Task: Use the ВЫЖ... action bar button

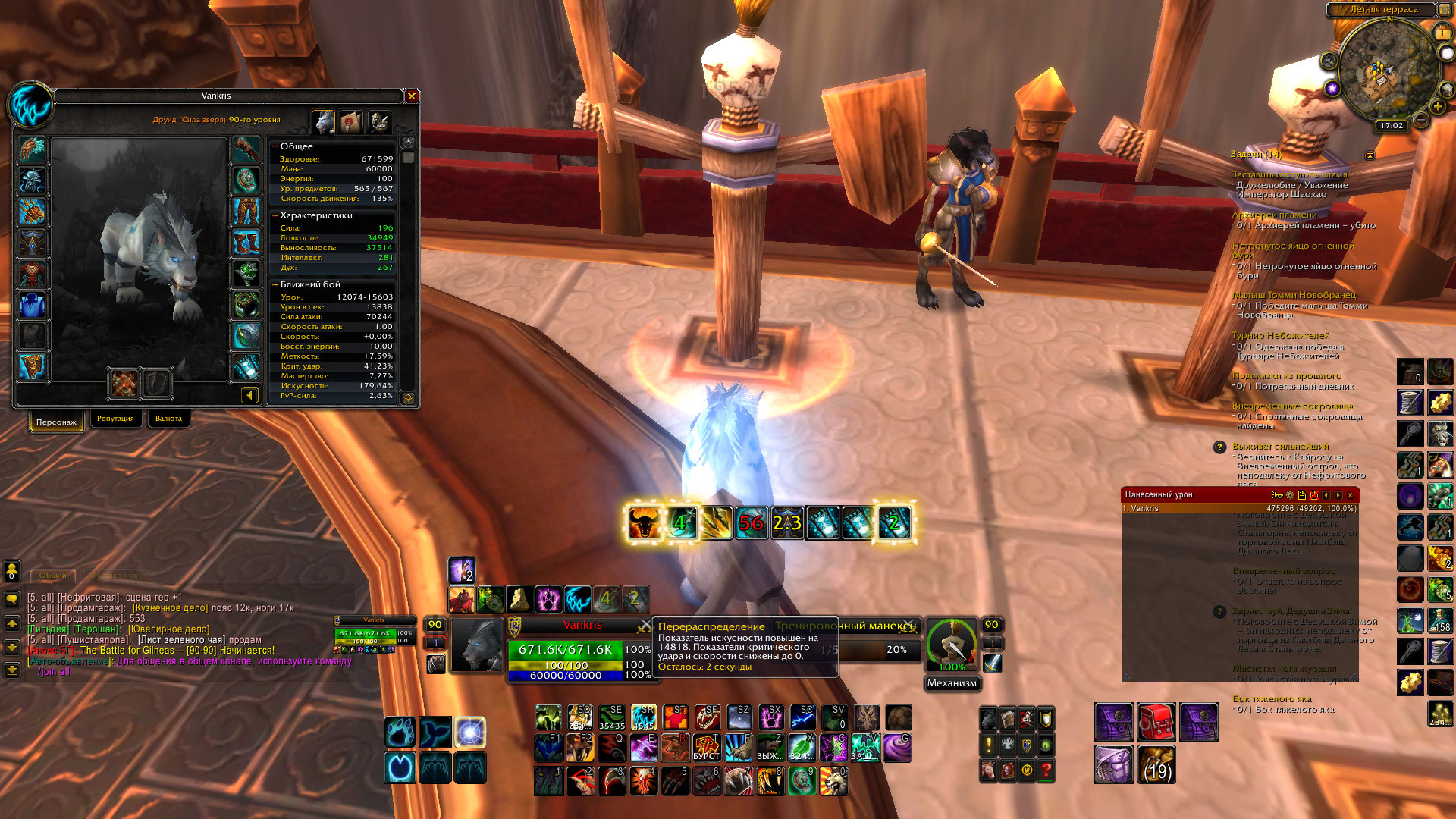Action: click(770, 748)
